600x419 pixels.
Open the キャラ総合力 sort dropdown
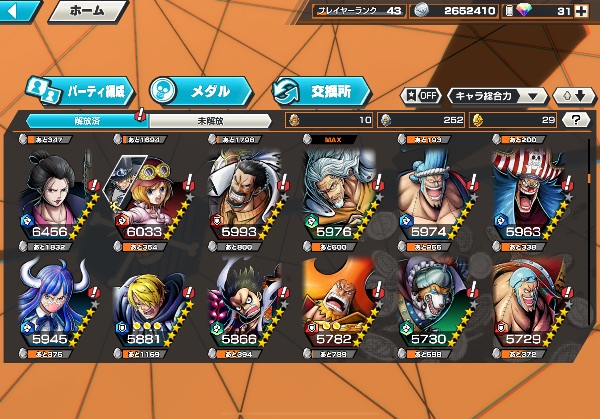pos(497,96)
